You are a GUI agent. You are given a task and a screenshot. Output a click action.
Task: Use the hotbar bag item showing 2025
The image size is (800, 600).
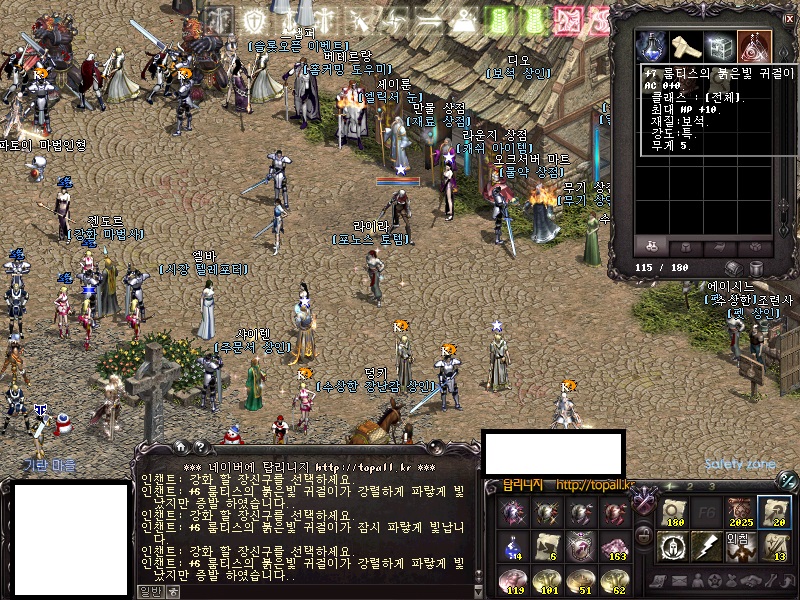pos(740,512)
